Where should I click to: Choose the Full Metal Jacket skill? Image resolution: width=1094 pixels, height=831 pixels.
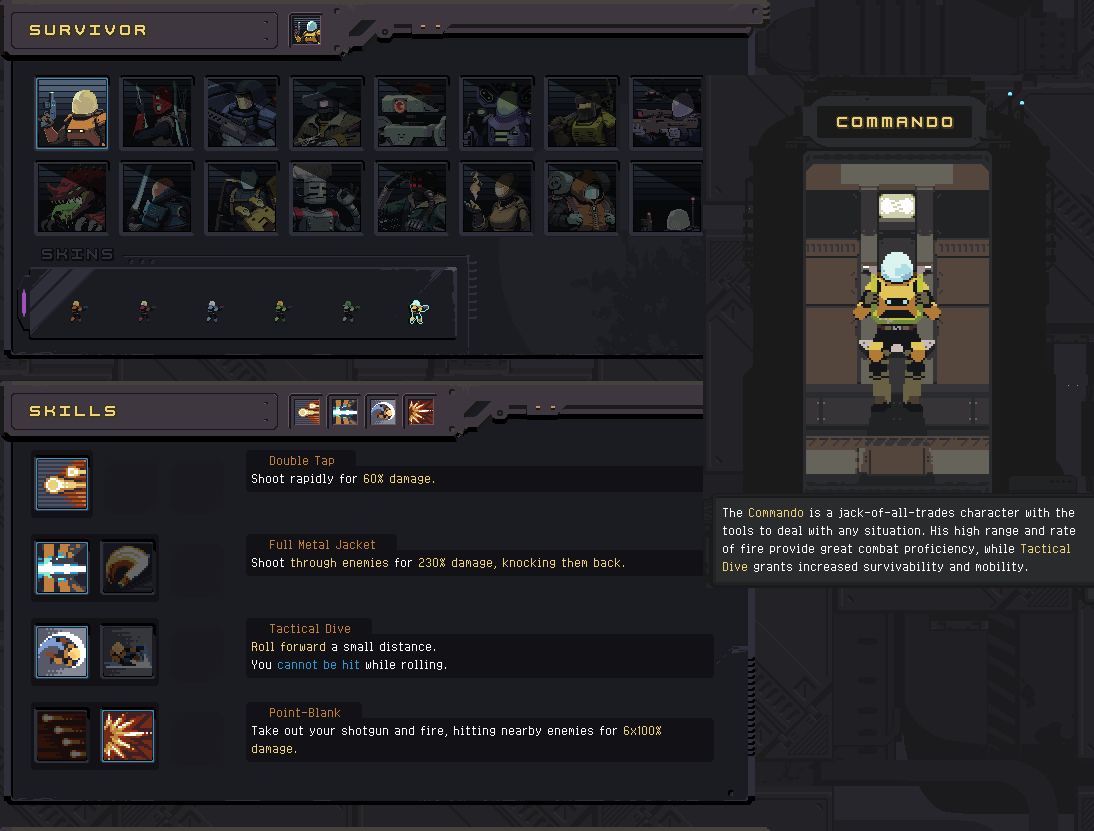click(62, 568)
